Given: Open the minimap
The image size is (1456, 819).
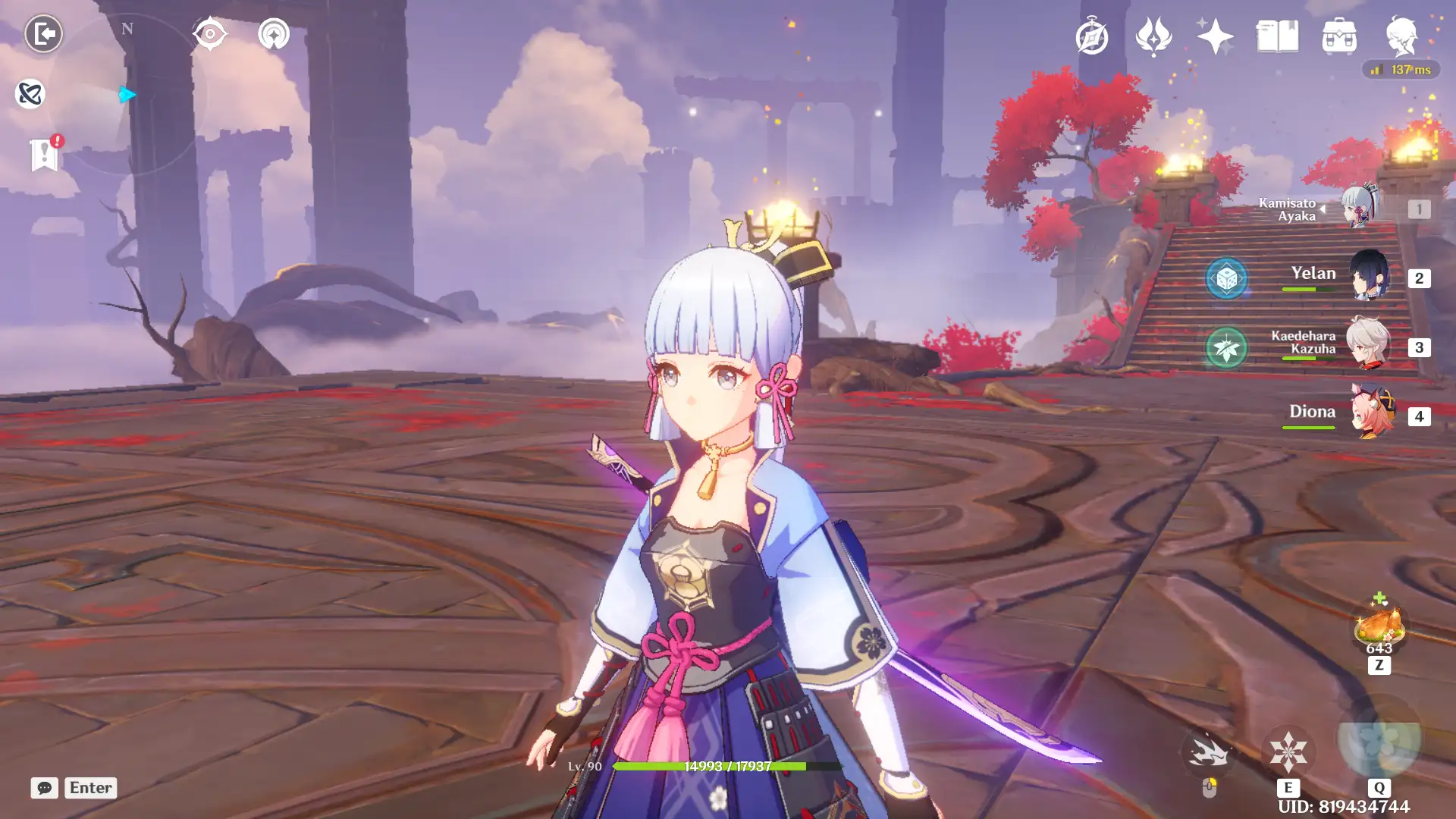Looking at the screenshot, I should (127, 95).
